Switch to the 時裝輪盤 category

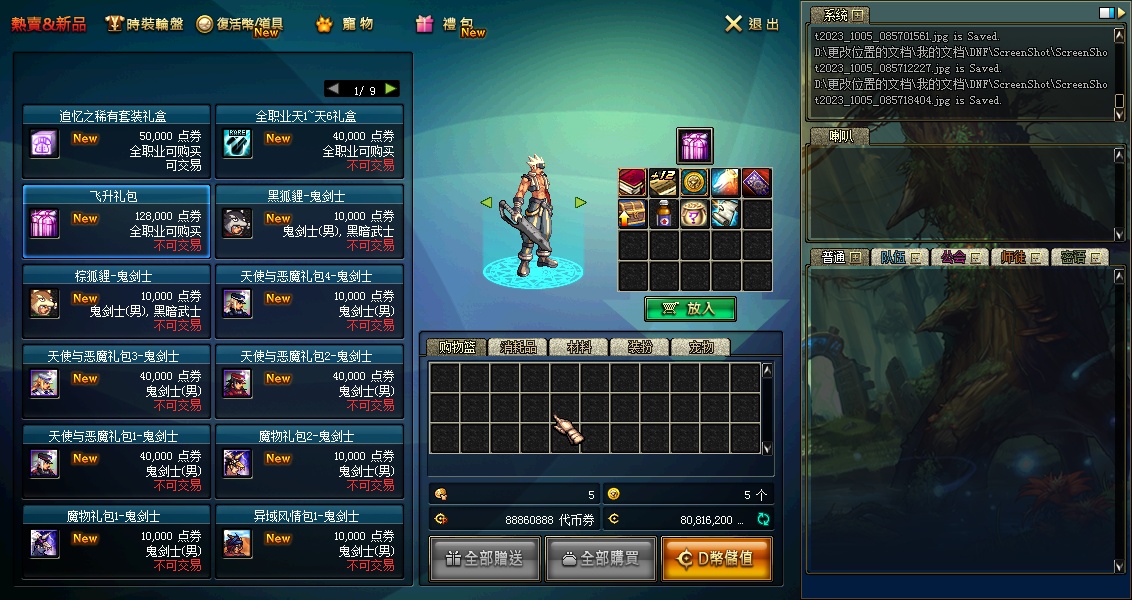[144, 24]
